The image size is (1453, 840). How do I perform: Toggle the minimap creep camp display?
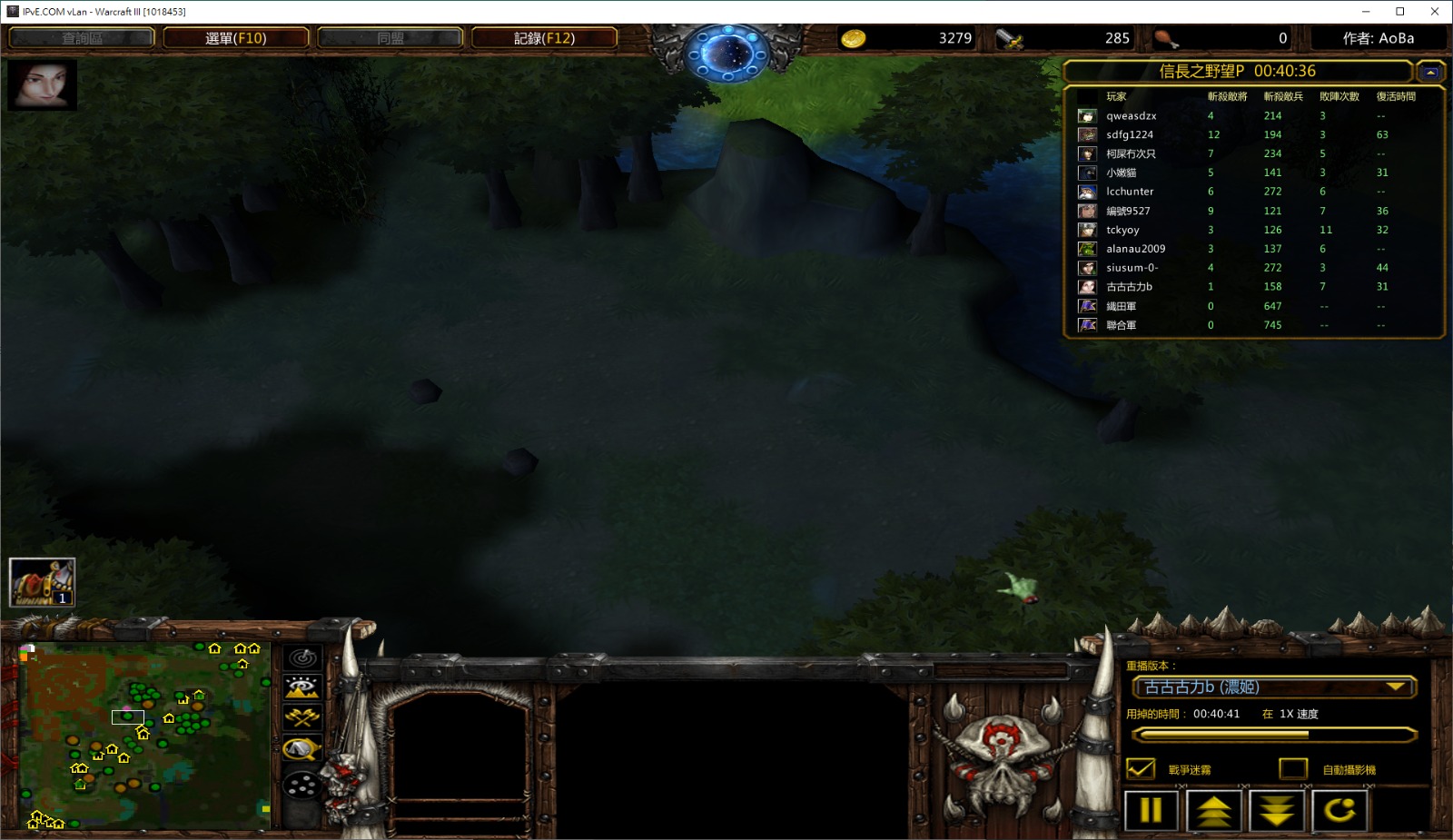click(302, 749)
